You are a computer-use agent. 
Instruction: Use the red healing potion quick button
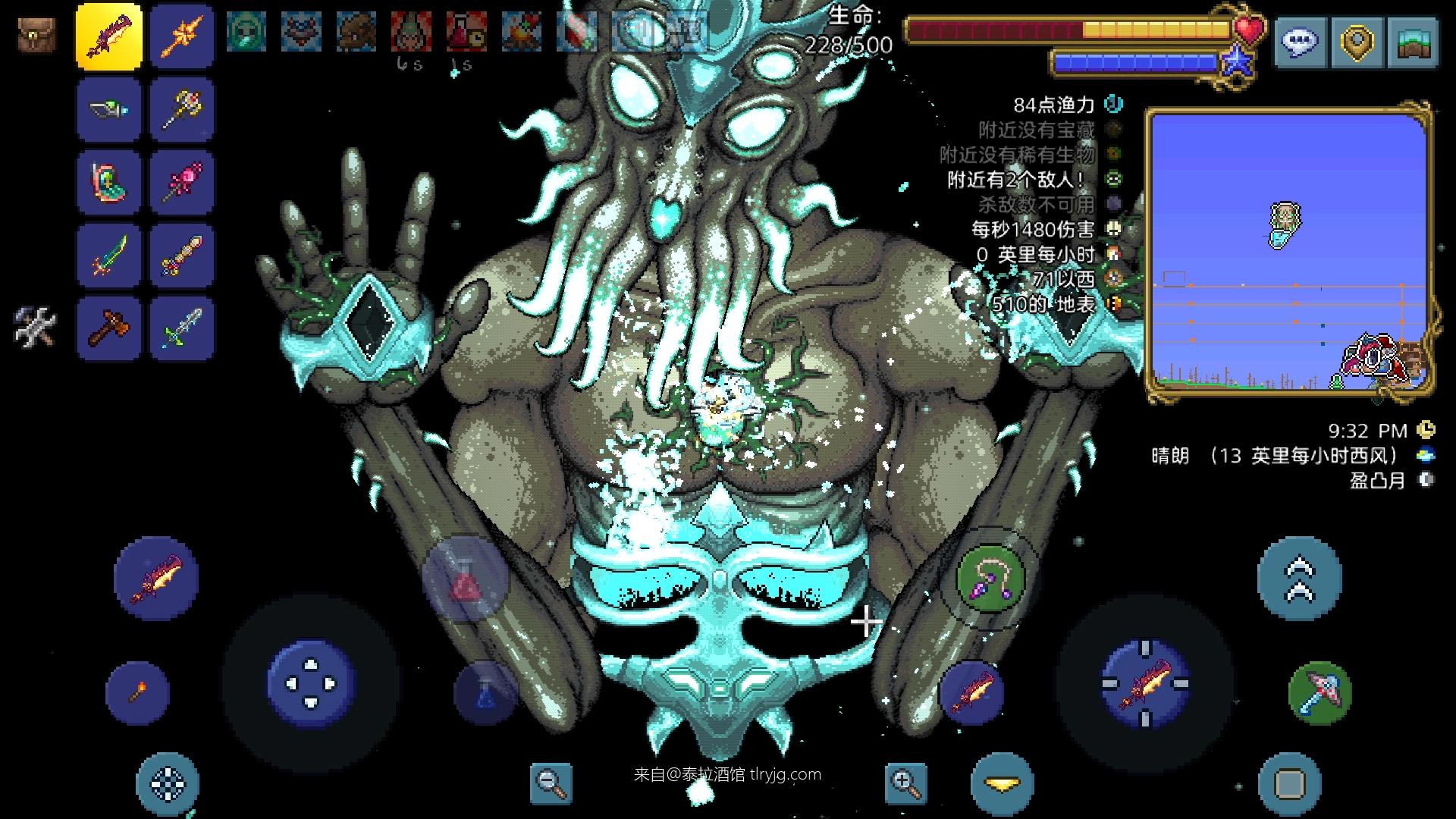click(464, 580)
